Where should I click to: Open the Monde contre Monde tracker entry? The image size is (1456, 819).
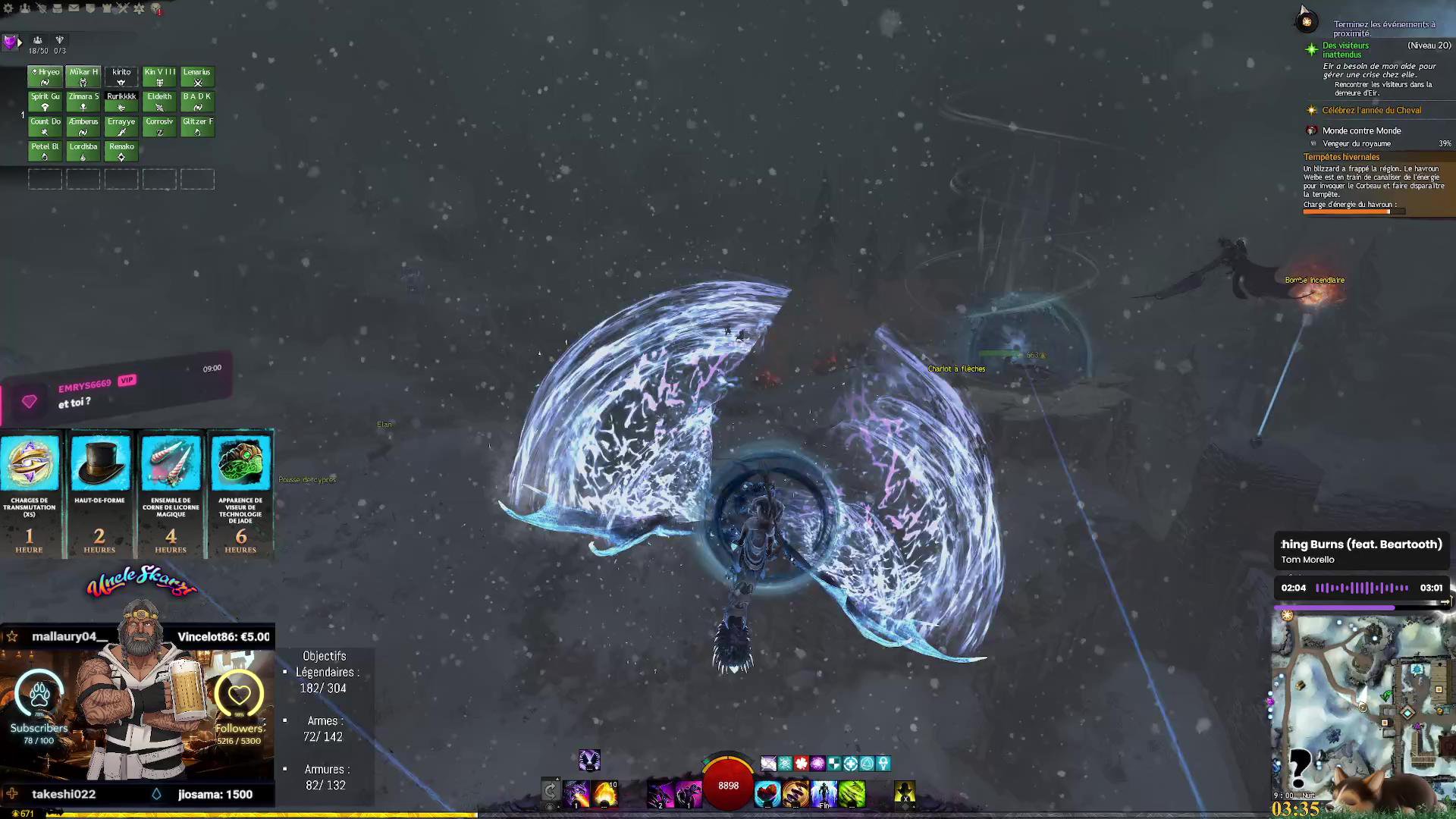(x=1361, y=130)
